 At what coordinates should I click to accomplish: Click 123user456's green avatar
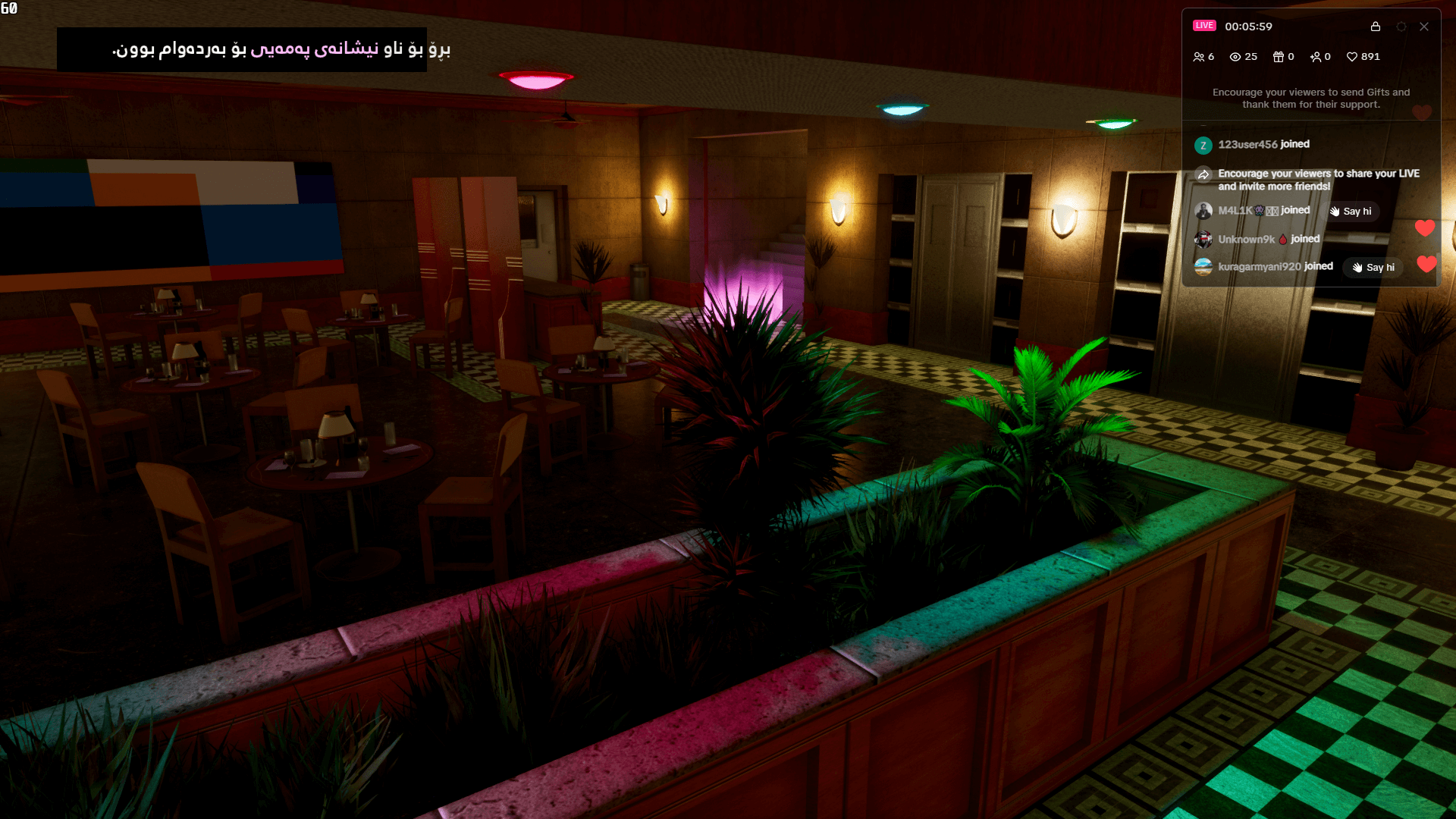pyautogui.click(x=1204, y=145)
